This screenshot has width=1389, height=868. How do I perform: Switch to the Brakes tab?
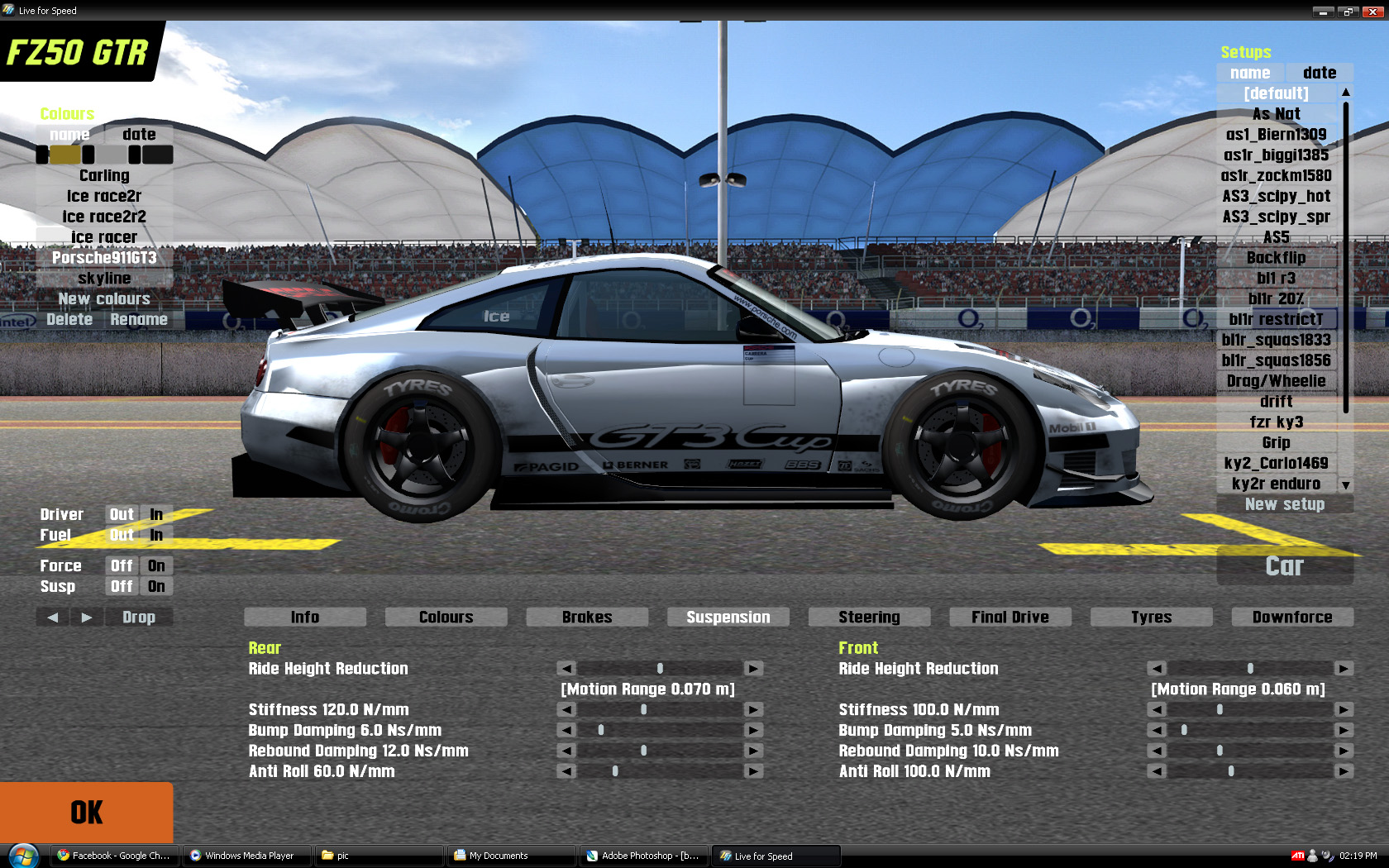tap(587, 617)
